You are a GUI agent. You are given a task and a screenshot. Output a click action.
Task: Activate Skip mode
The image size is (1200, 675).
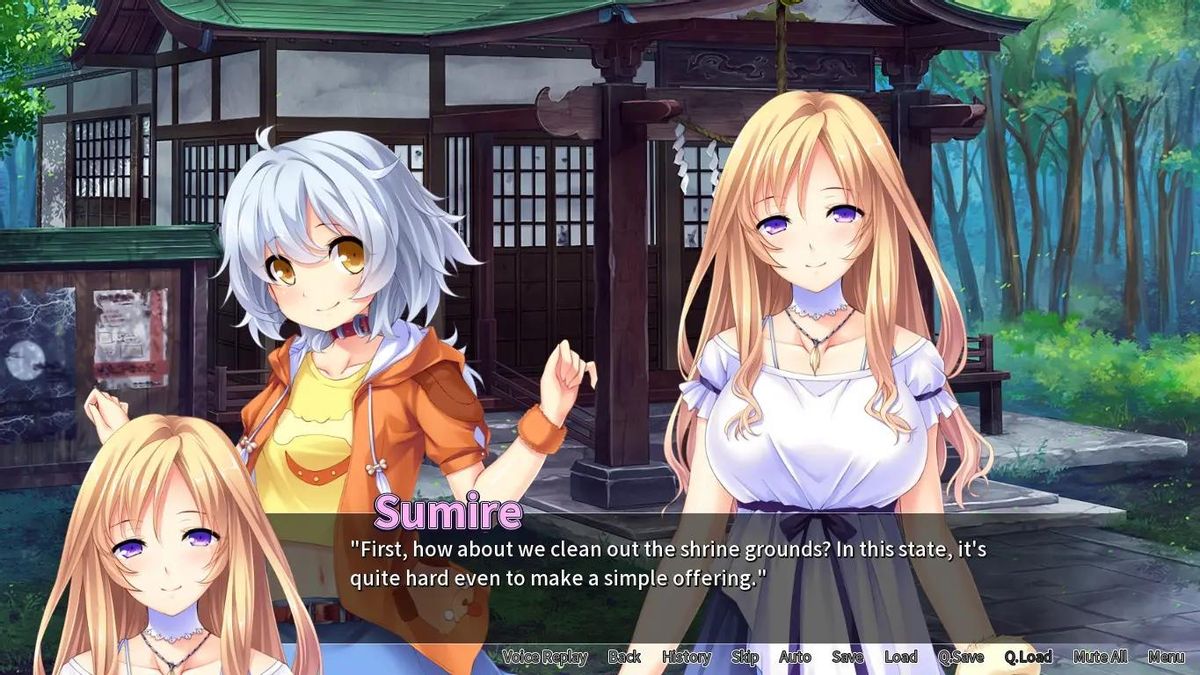pyautogui.click(x=745, y=657)
